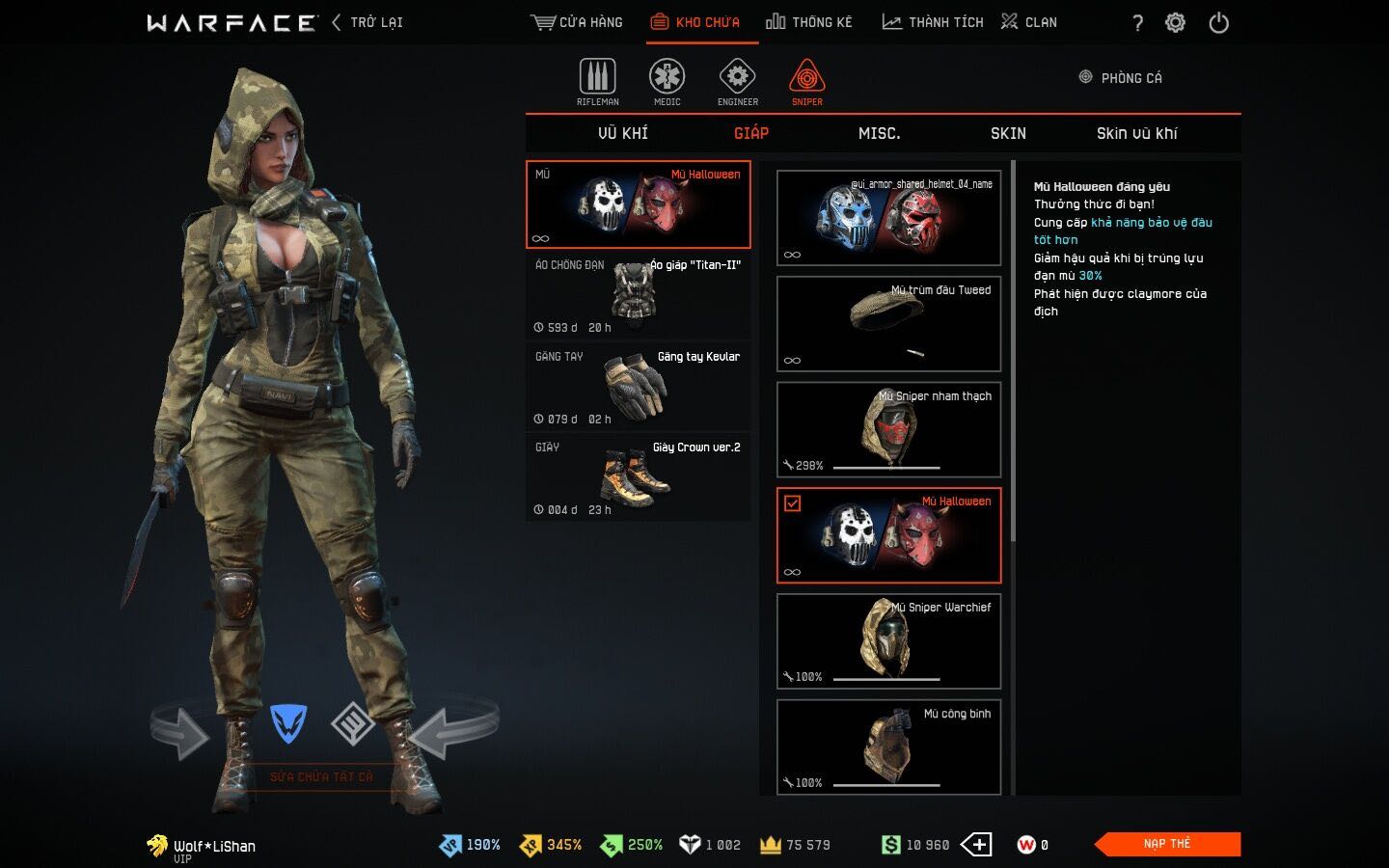Open the PHÒNG CÁ button
Screen dimensions: 1389x868
pos(1121,78)
